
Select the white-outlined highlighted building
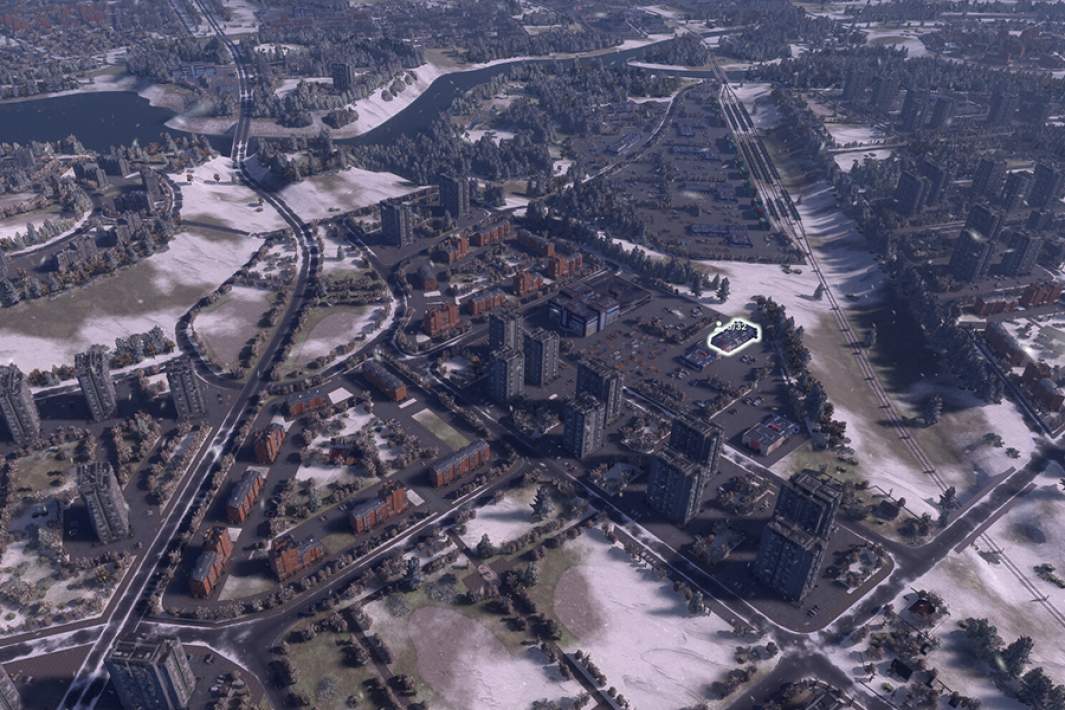click(x=735, y=338)
